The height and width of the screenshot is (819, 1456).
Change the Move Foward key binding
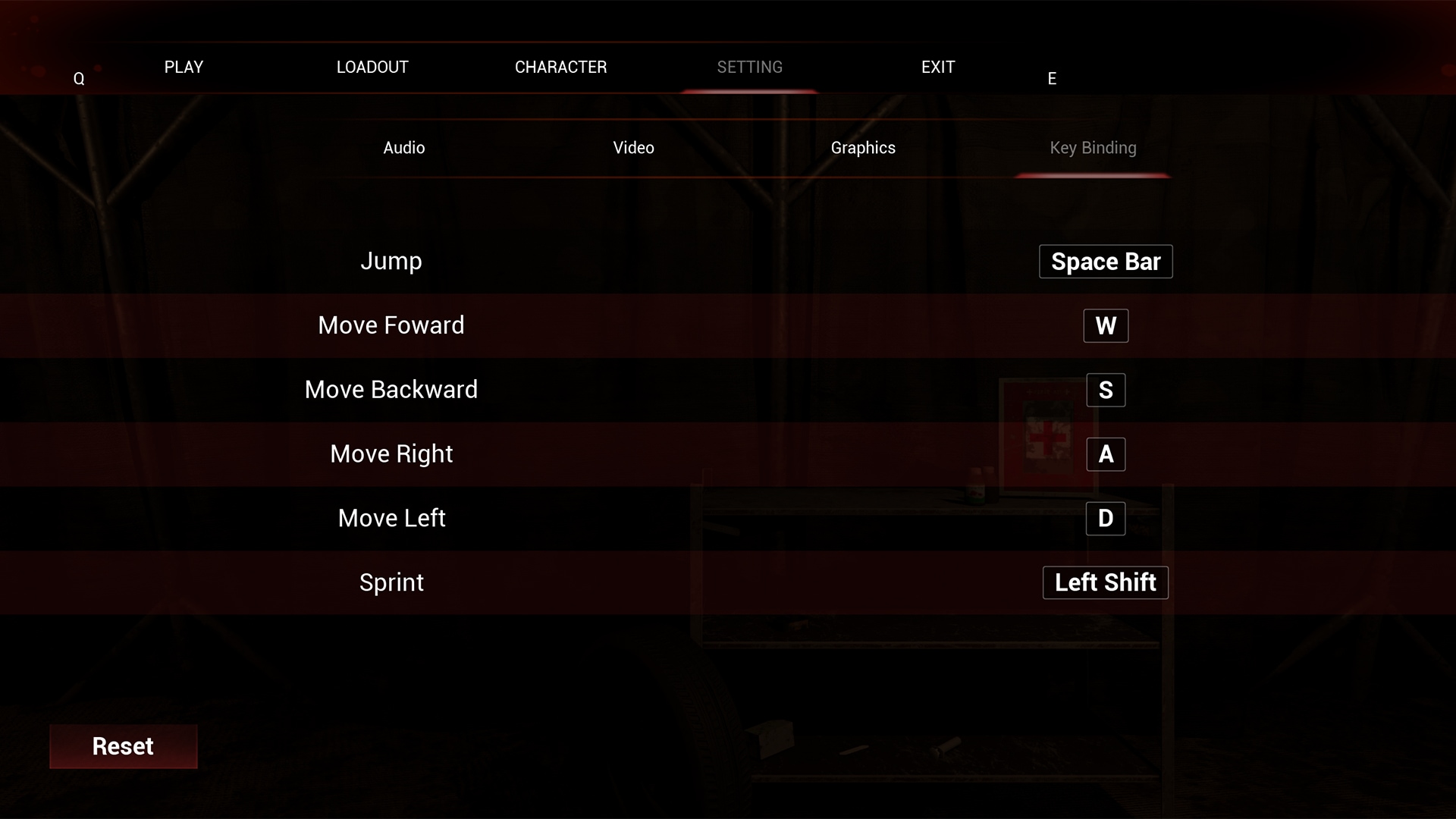[1105, 325]
